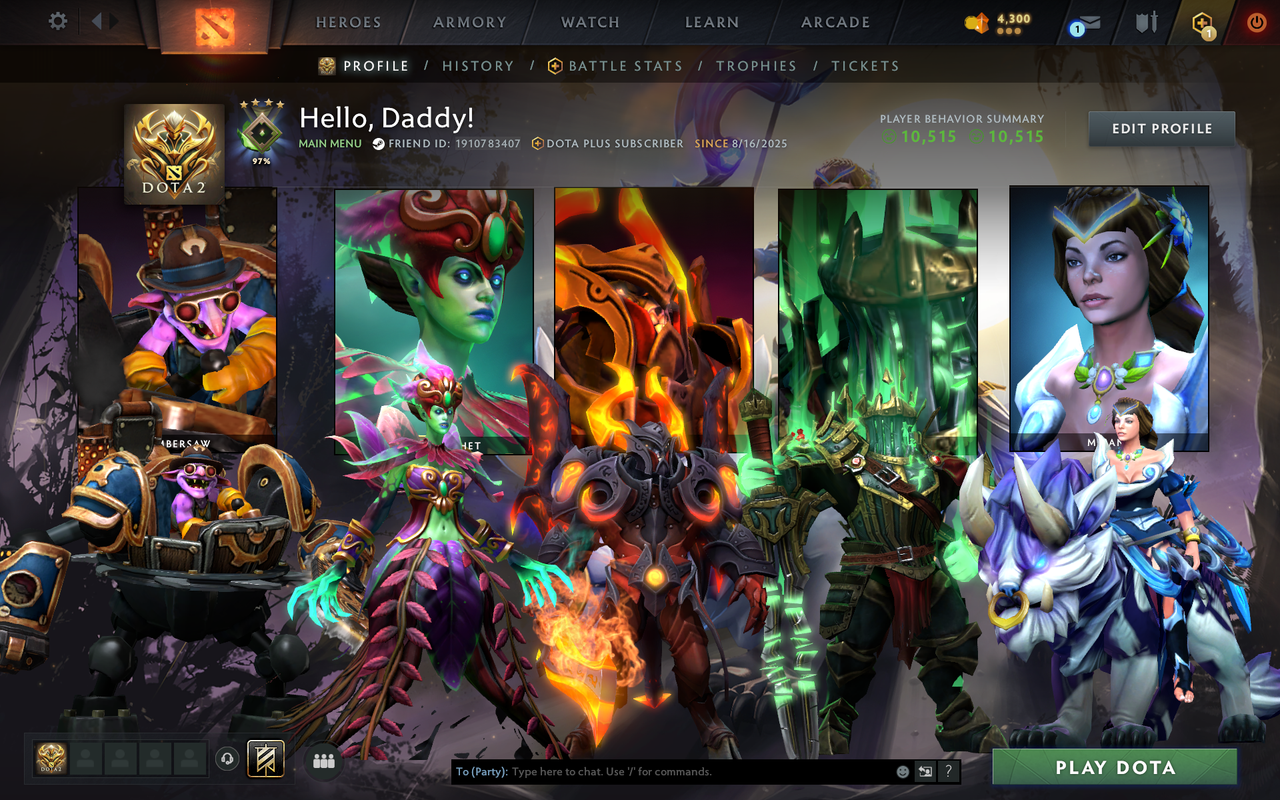Open voice chat headphone icon
1280x800 pixels.
pyautogui.click(x=227, y=758)
